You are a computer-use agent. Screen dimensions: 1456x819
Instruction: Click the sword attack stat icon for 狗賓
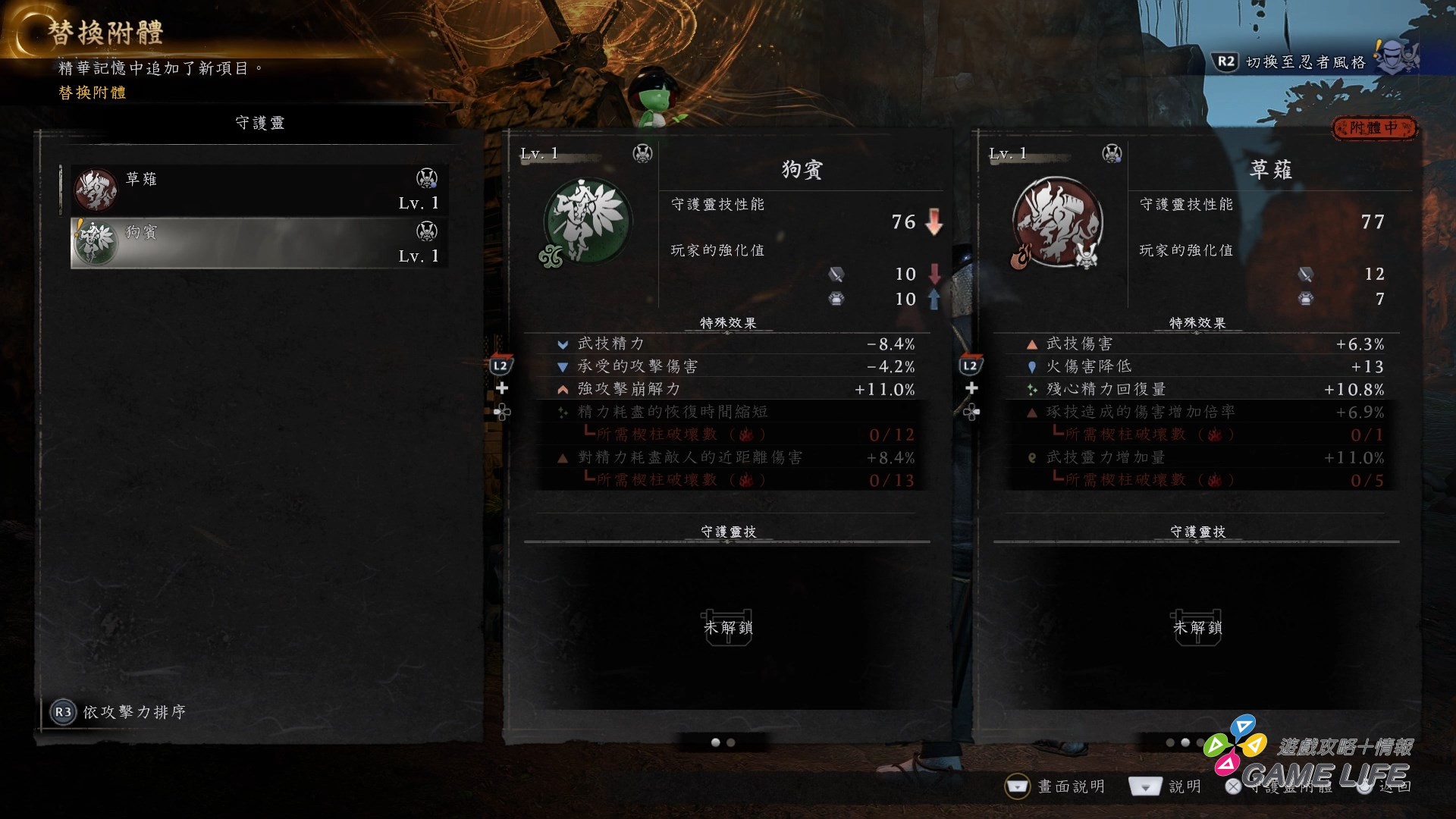[836, 274]
